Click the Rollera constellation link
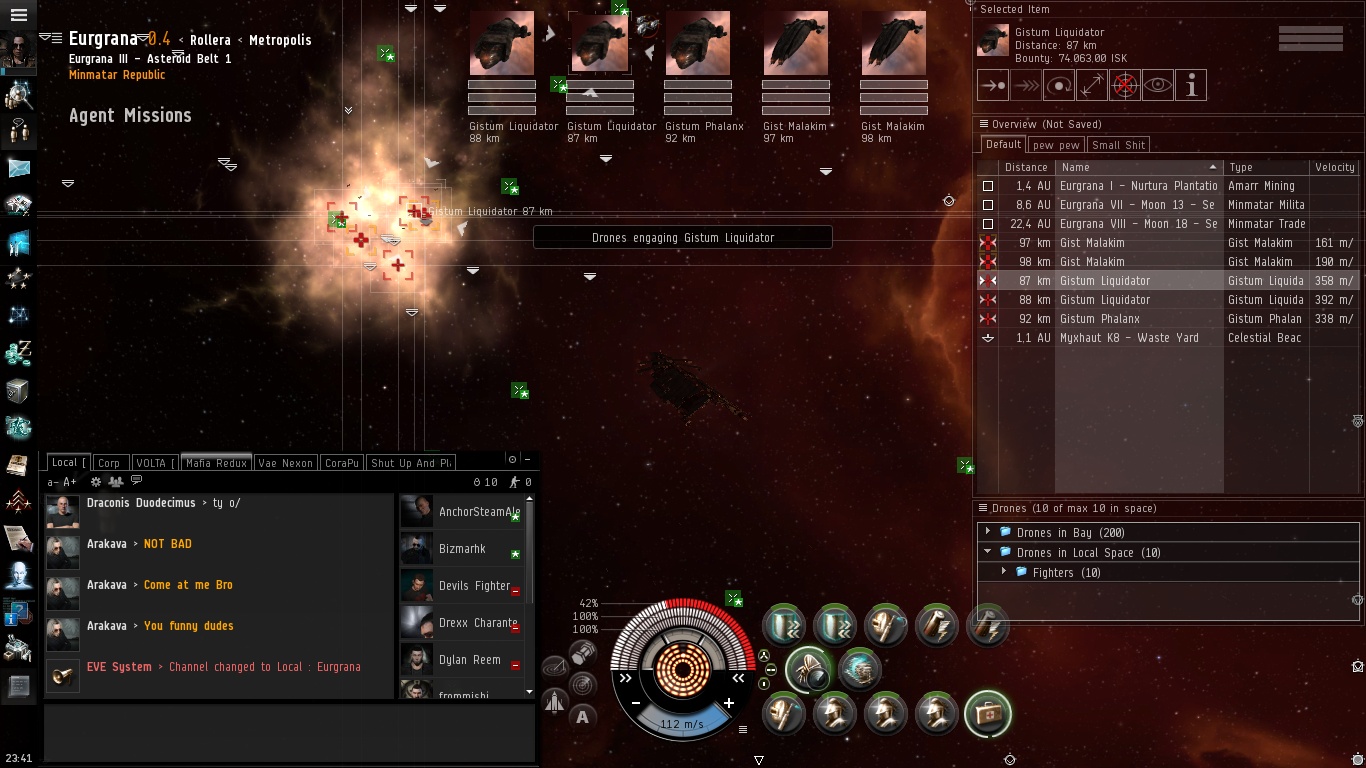This screenshot has width=1366, height=768. pos(210,40)
